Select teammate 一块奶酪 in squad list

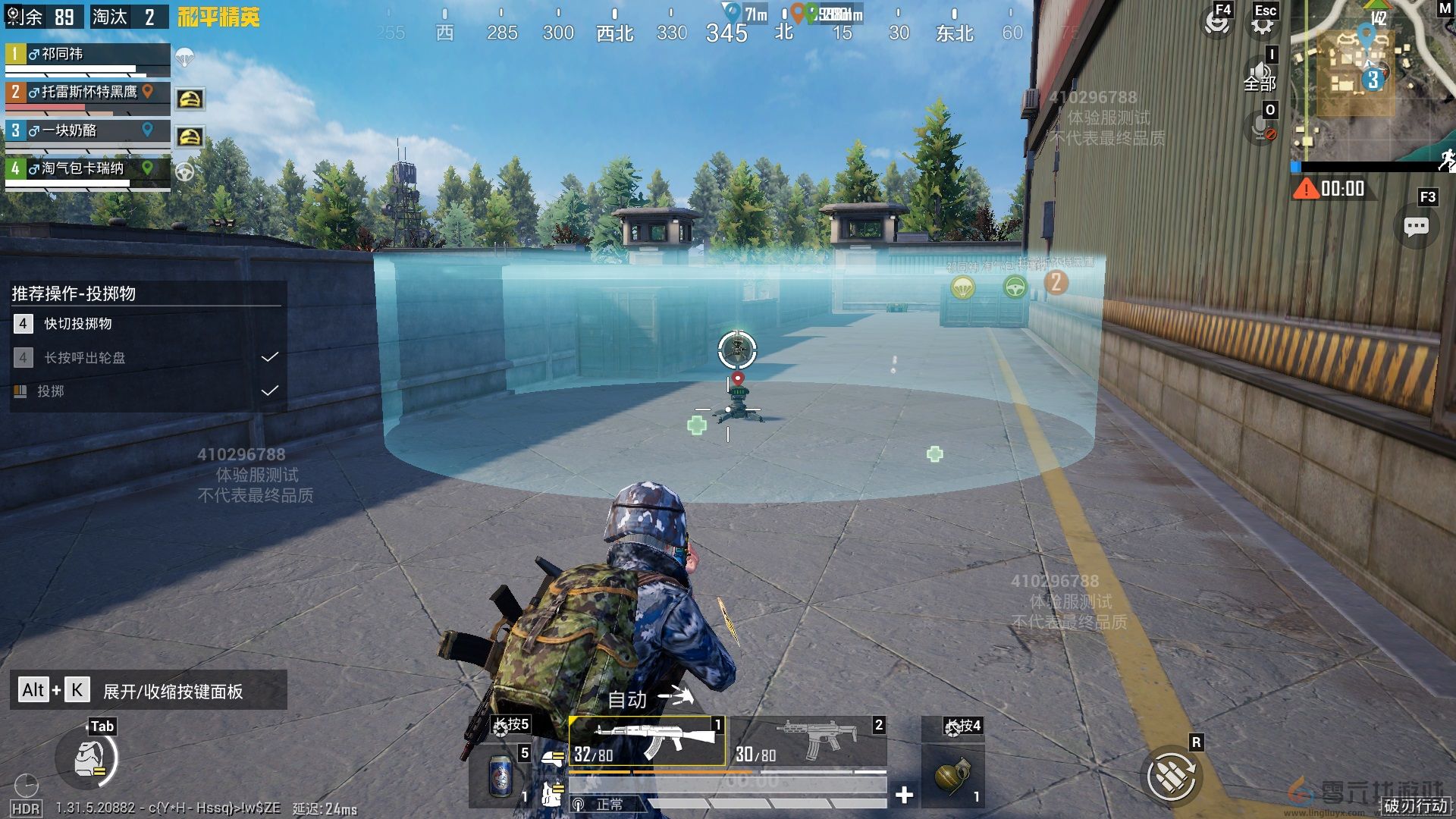pyautogui.click(x=87, y=130)
